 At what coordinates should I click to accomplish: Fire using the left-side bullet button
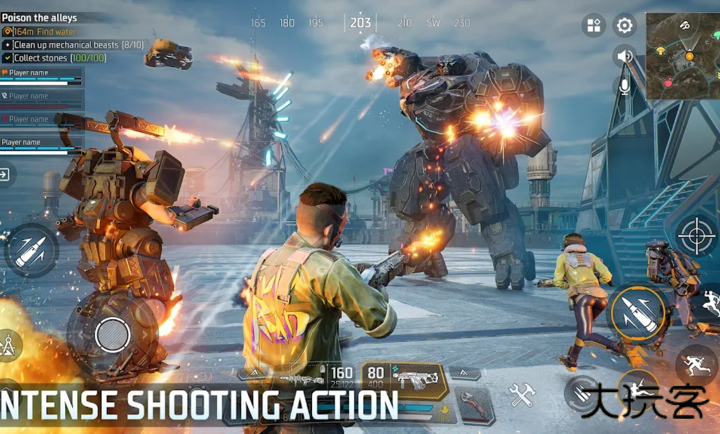[x=30, y=249]
